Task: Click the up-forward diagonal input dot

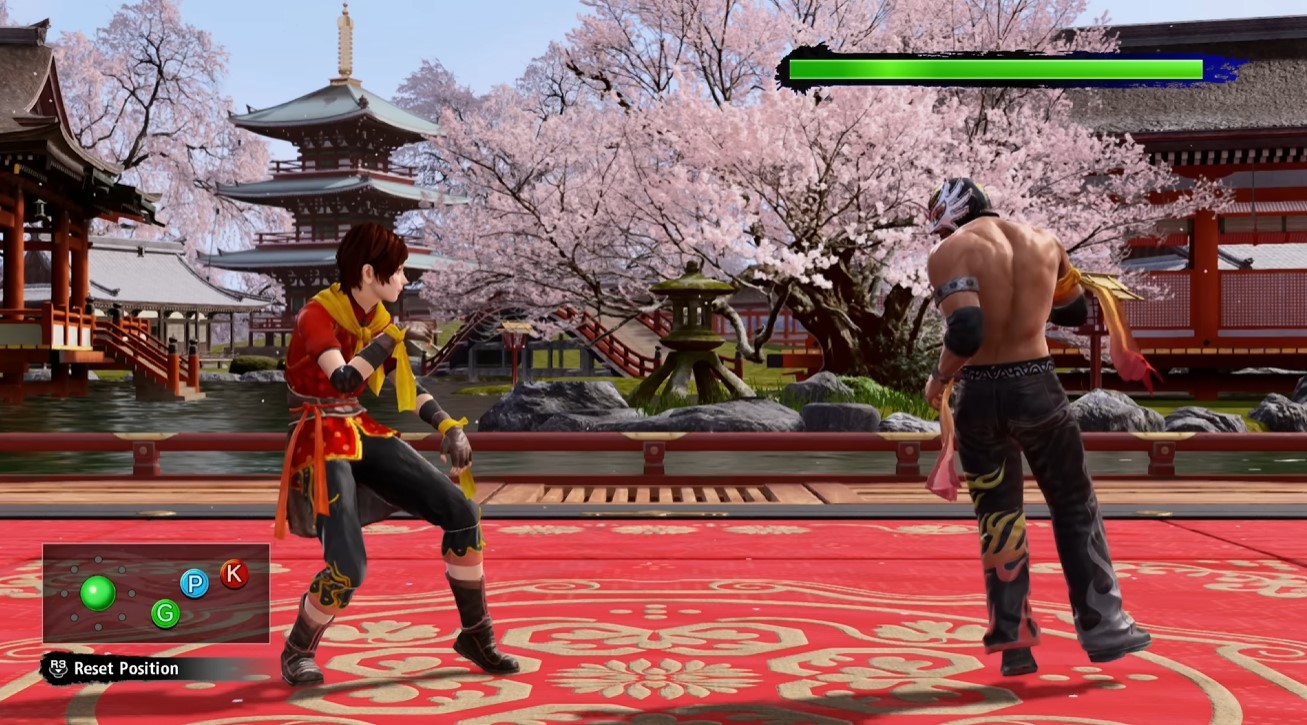Action: 121,570
